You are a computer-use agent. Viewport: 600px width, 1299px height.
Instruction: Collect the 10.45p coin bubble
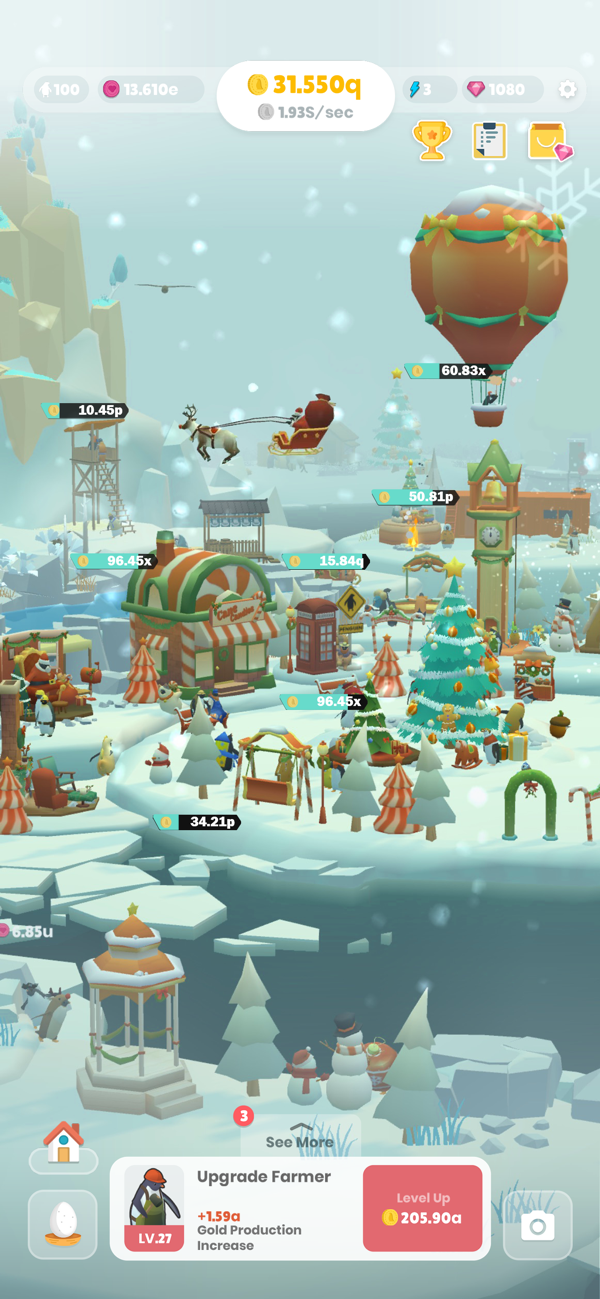pyautogui.click(x=90, y=410)
